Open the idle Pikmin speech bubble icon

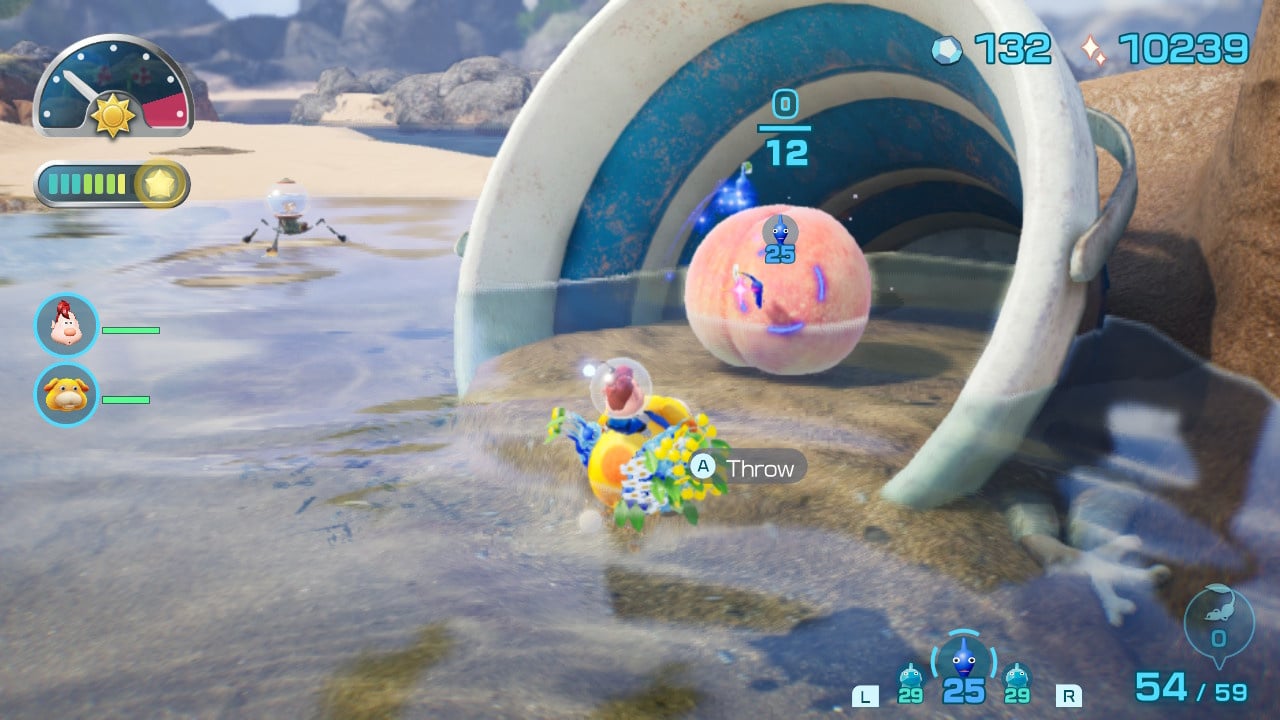(1217, 624)
